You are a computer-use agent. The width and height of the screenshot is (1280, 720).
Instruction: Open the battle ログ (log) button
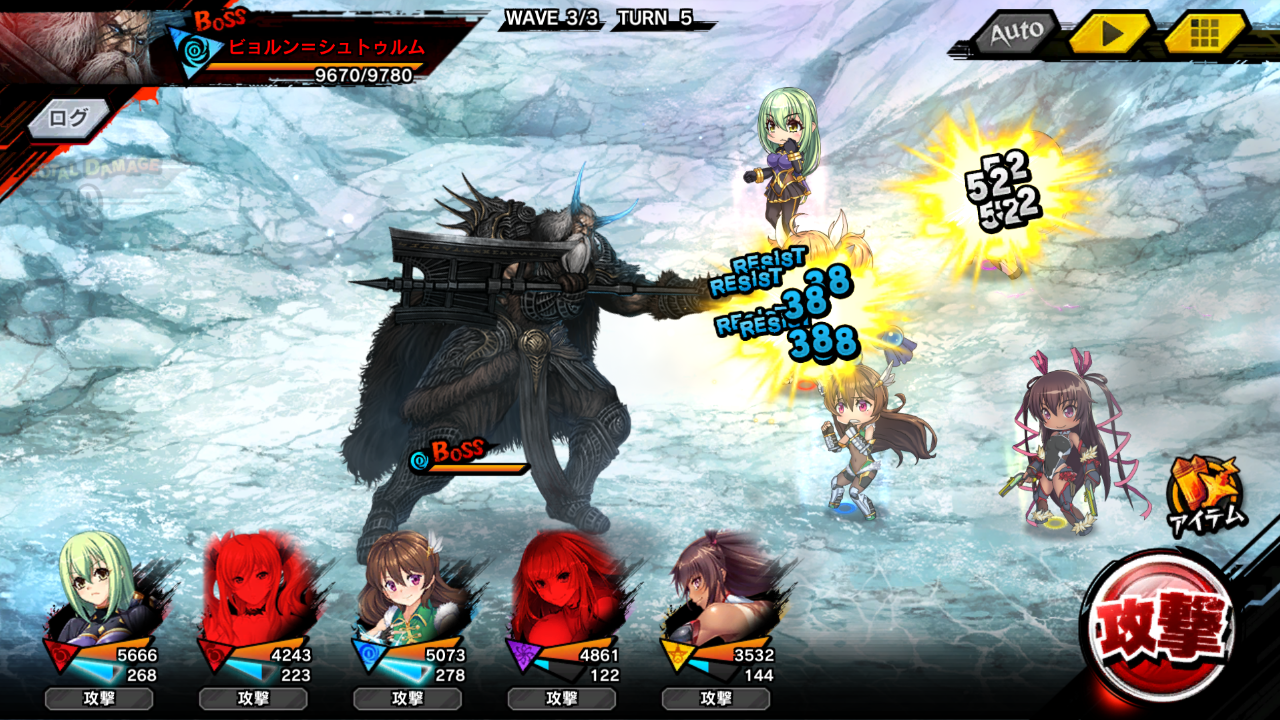tap(68, 118)
